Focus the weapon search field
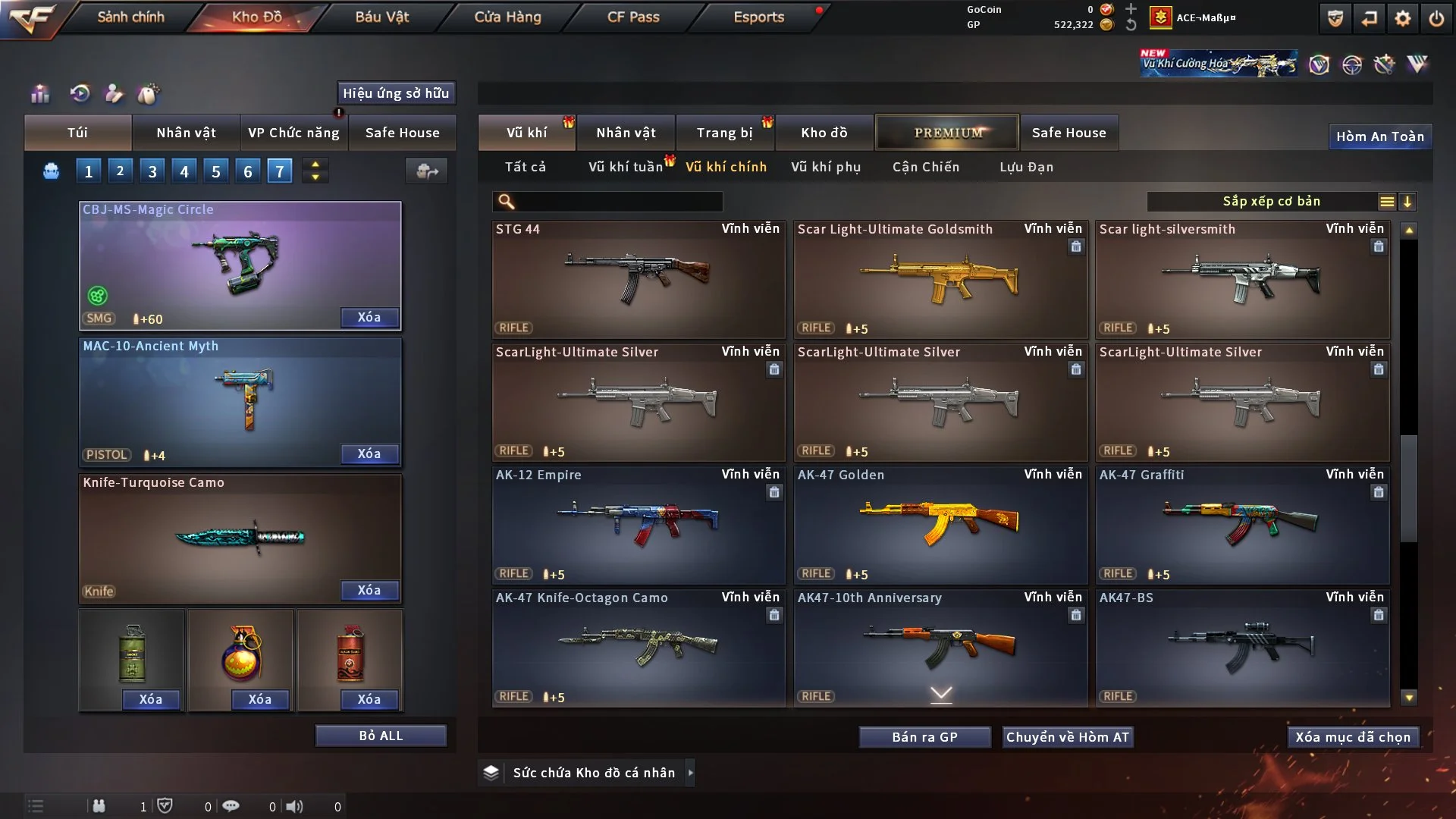 [618, 202]
